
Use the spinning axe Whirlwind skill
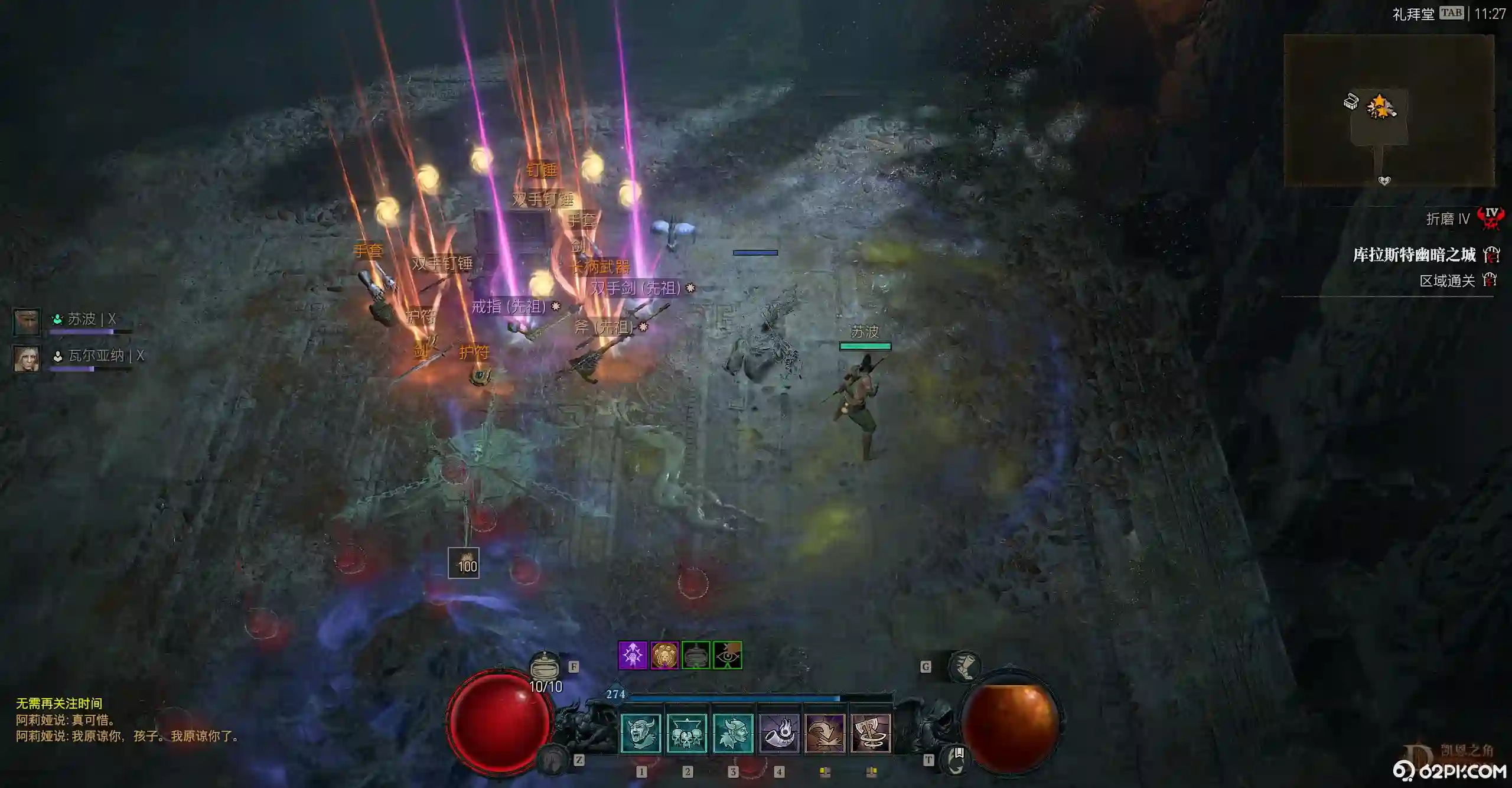871,733
